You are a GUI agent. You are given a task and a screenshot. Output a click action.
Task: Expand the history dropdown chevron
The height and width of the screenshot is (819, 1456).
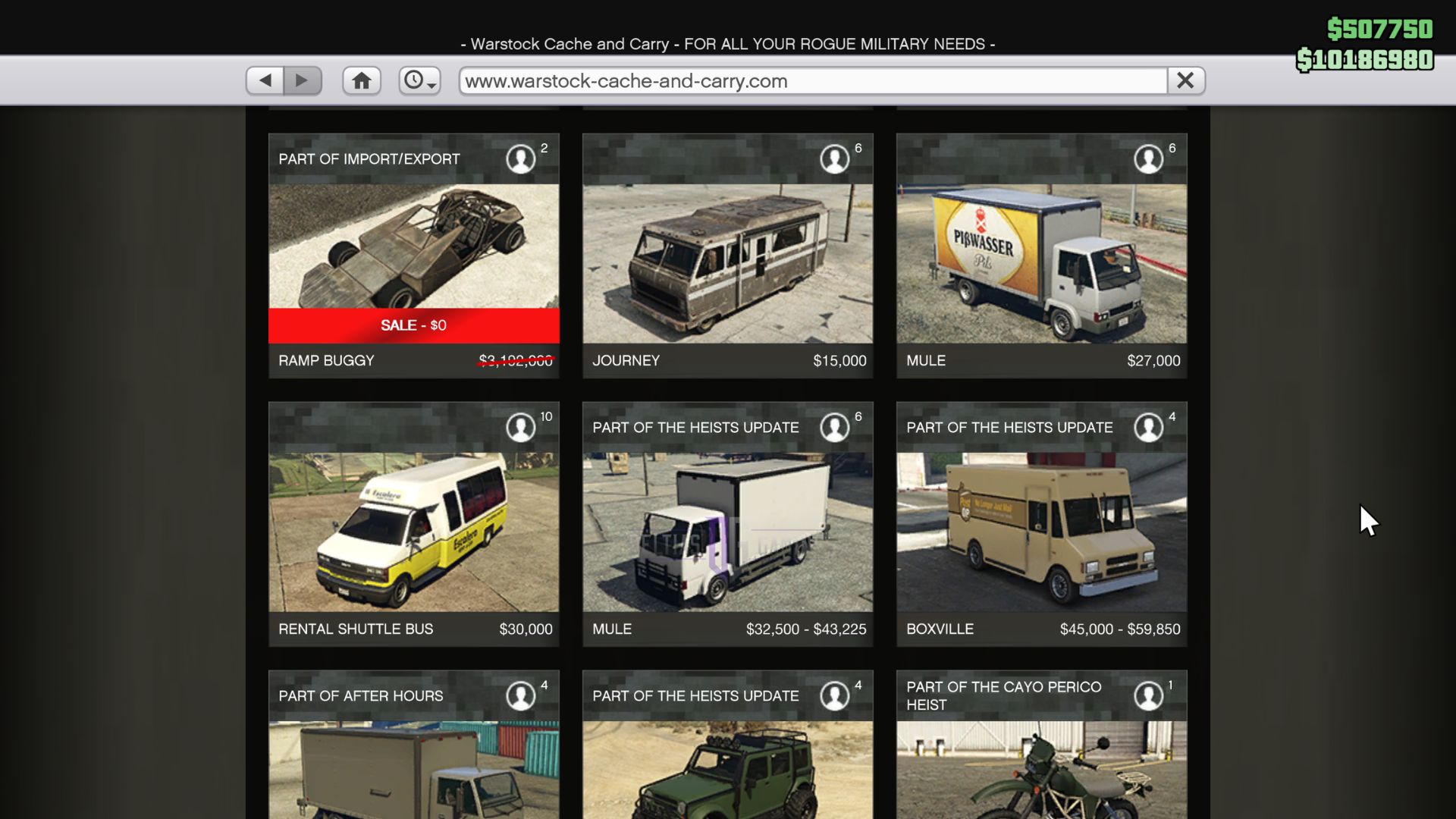click(x=431, y=85)
